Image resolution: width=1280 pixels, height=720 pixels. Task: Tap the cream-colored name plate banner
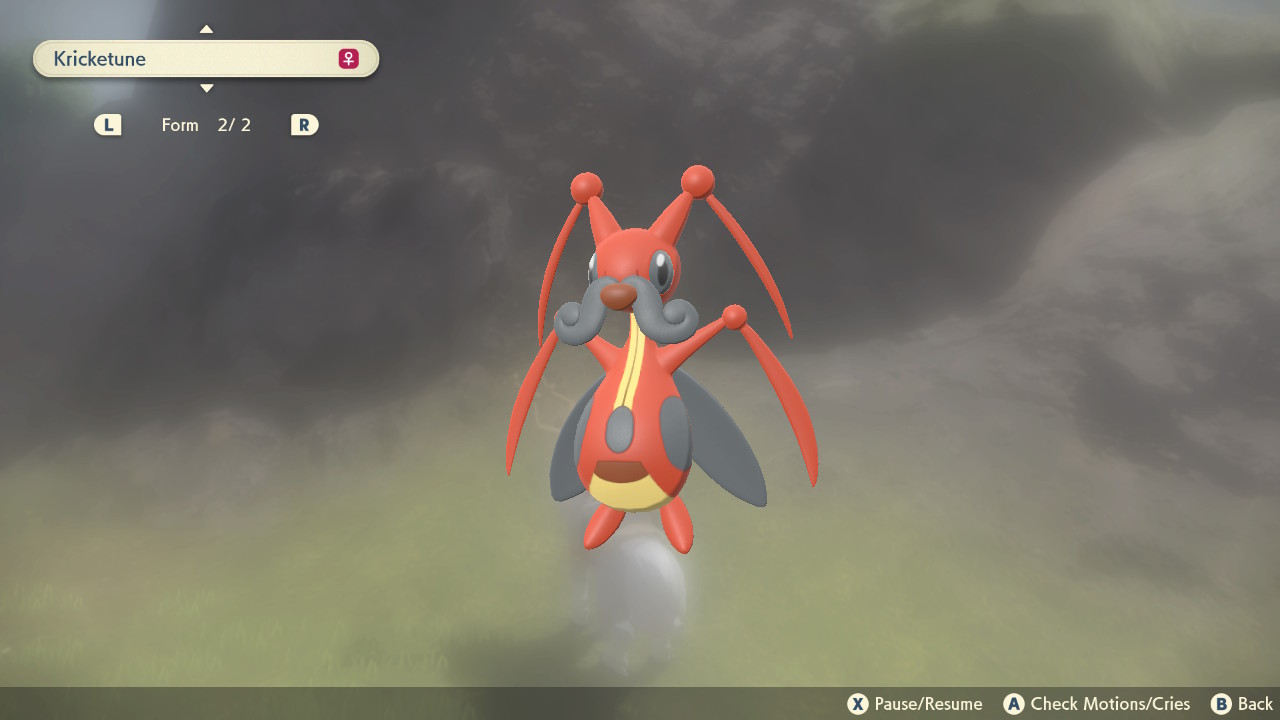[x=205, y=58]
